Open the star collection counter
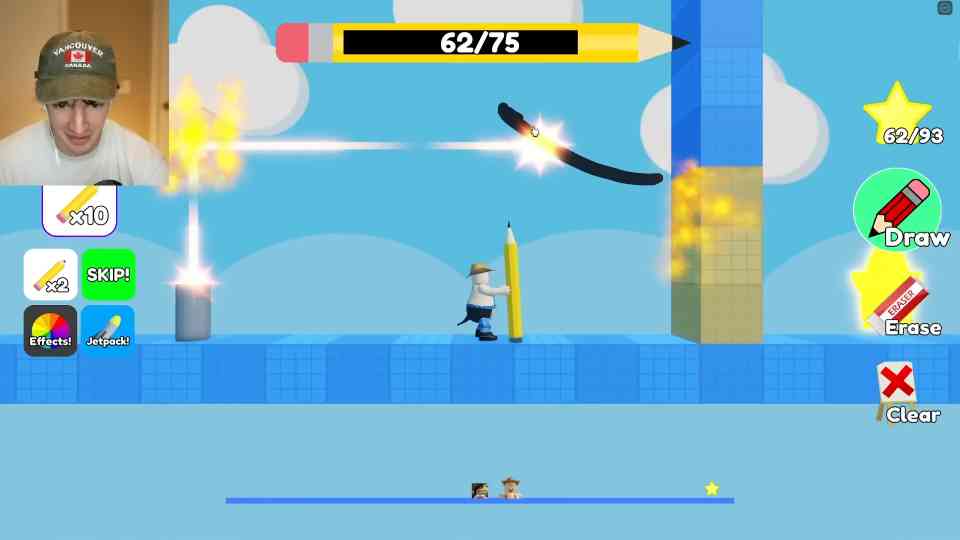Viewport: 960px width, 540px height. [899, 115]
